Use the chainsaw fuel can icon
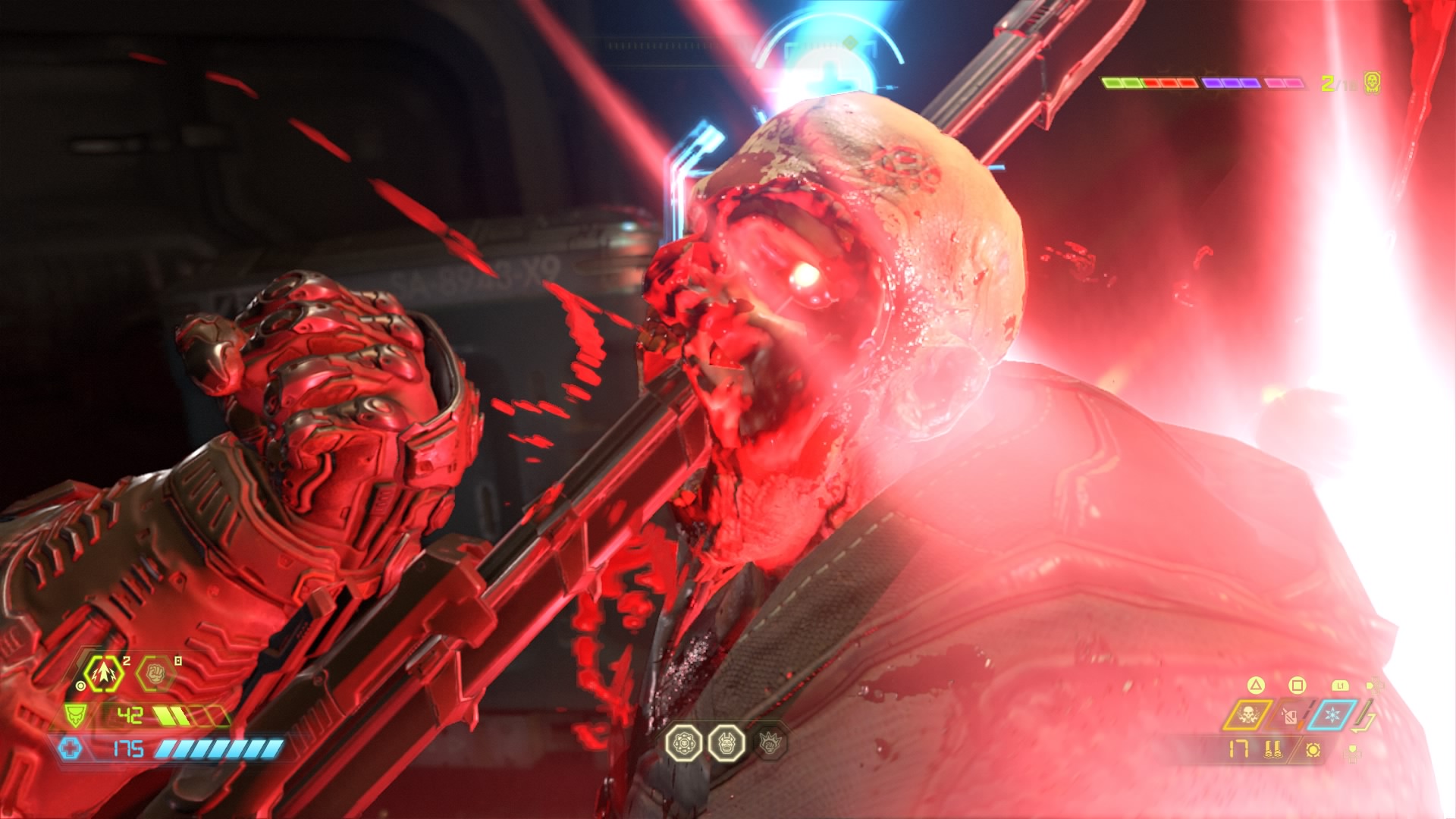Image resolution: width=1456 pixels, height=819 pixels. [1289, 715]
